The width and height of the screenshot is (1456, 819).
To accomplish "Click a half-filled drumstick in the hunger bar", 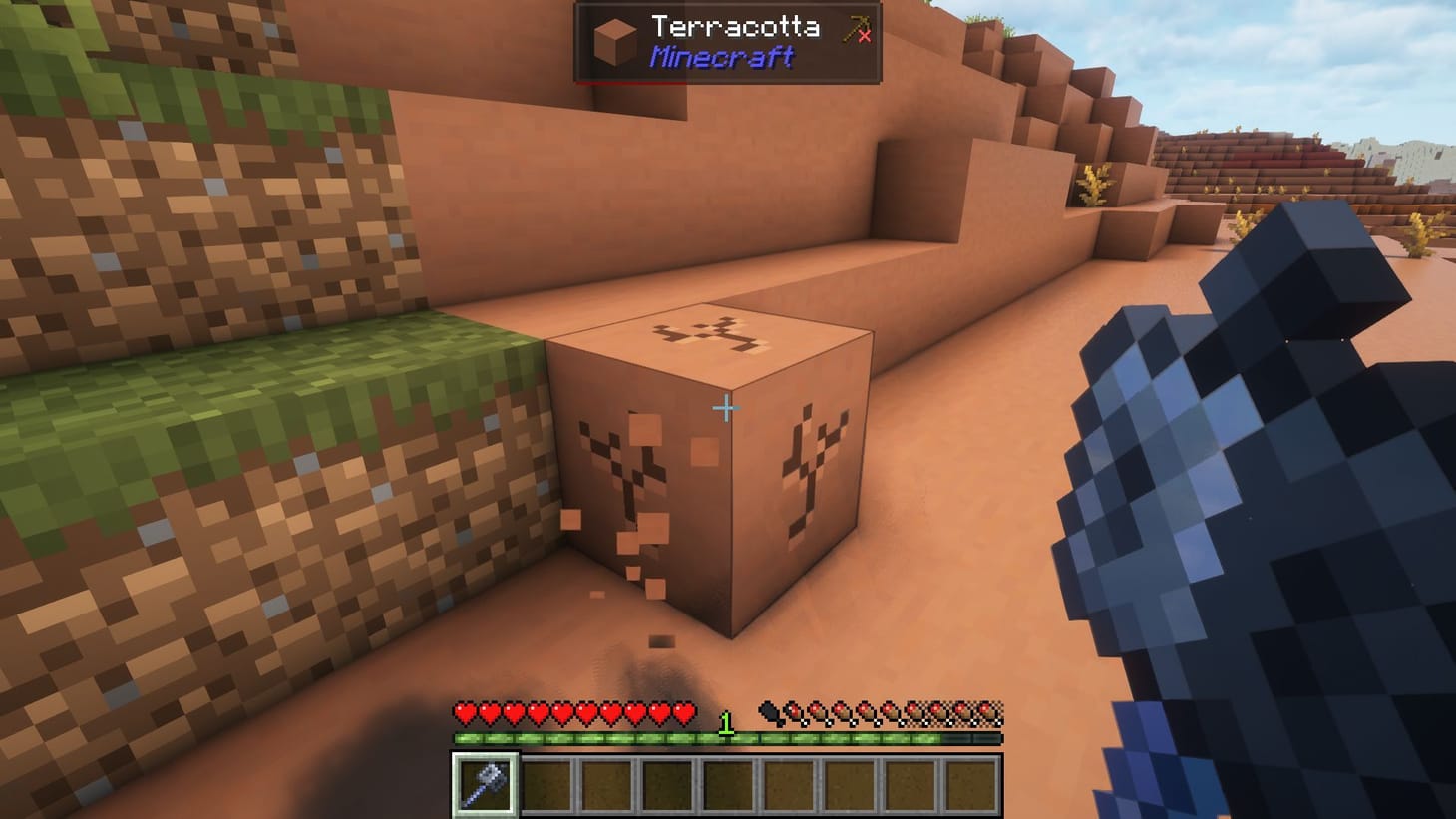I will [793, 713].
